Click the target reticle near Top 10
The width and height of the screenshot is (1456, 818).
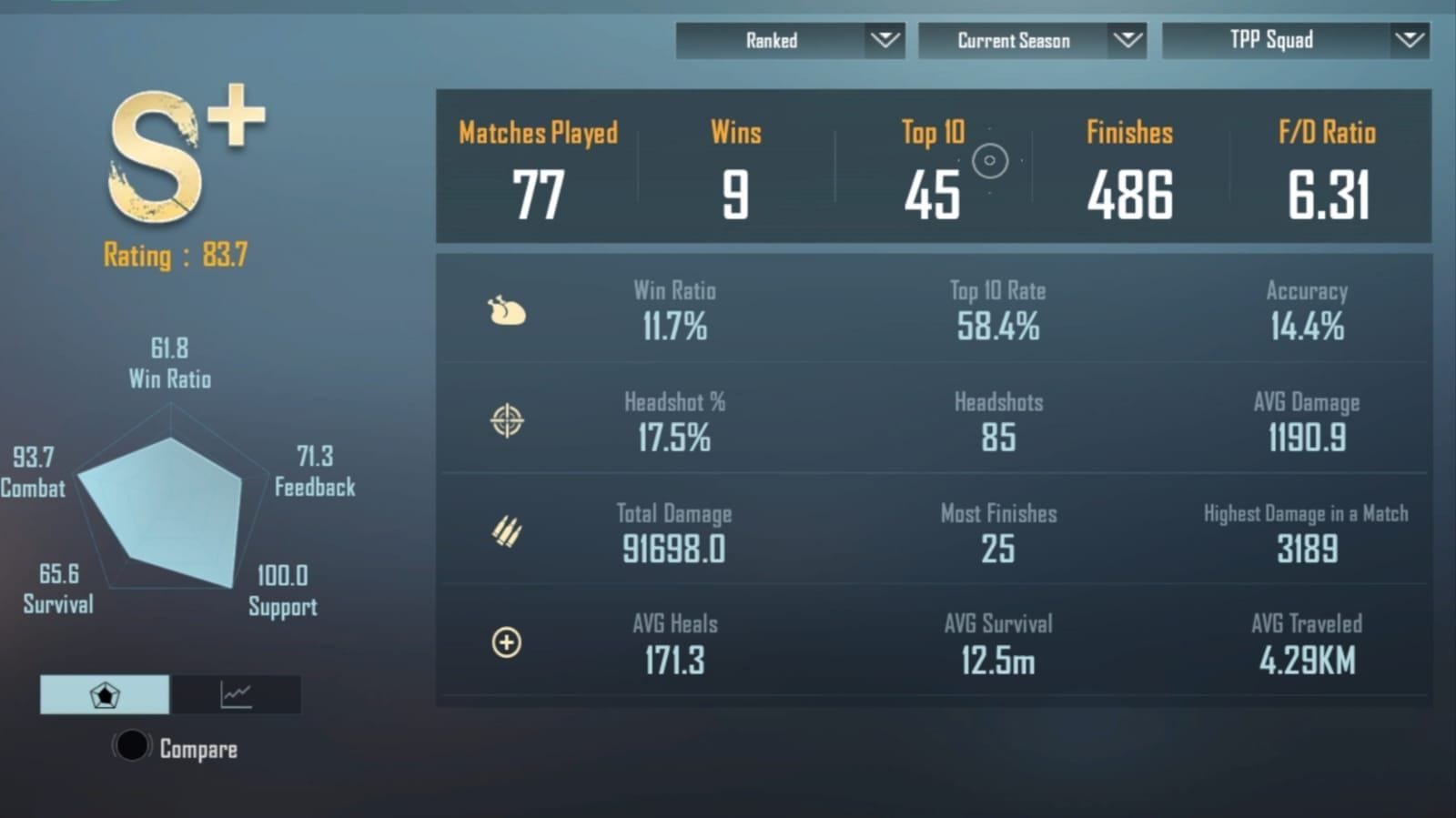pos(989,161)
